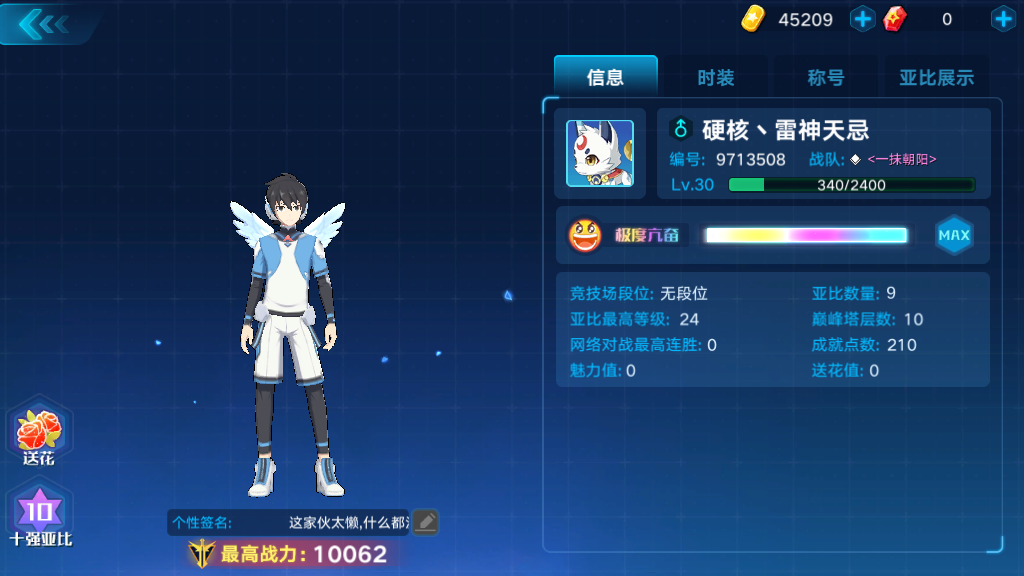Add gold coins with the plus button
This screenshot has height=576, width=1024.
pos(862,19)
